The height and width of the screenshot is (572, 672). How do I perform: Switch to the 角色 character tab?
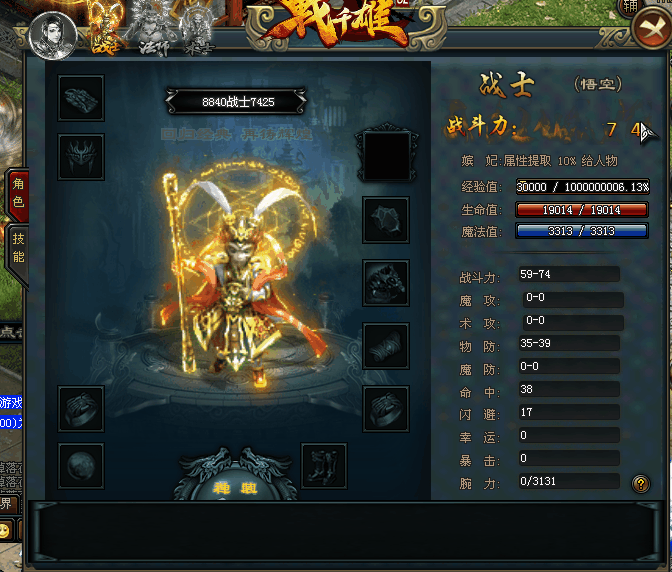17,193
